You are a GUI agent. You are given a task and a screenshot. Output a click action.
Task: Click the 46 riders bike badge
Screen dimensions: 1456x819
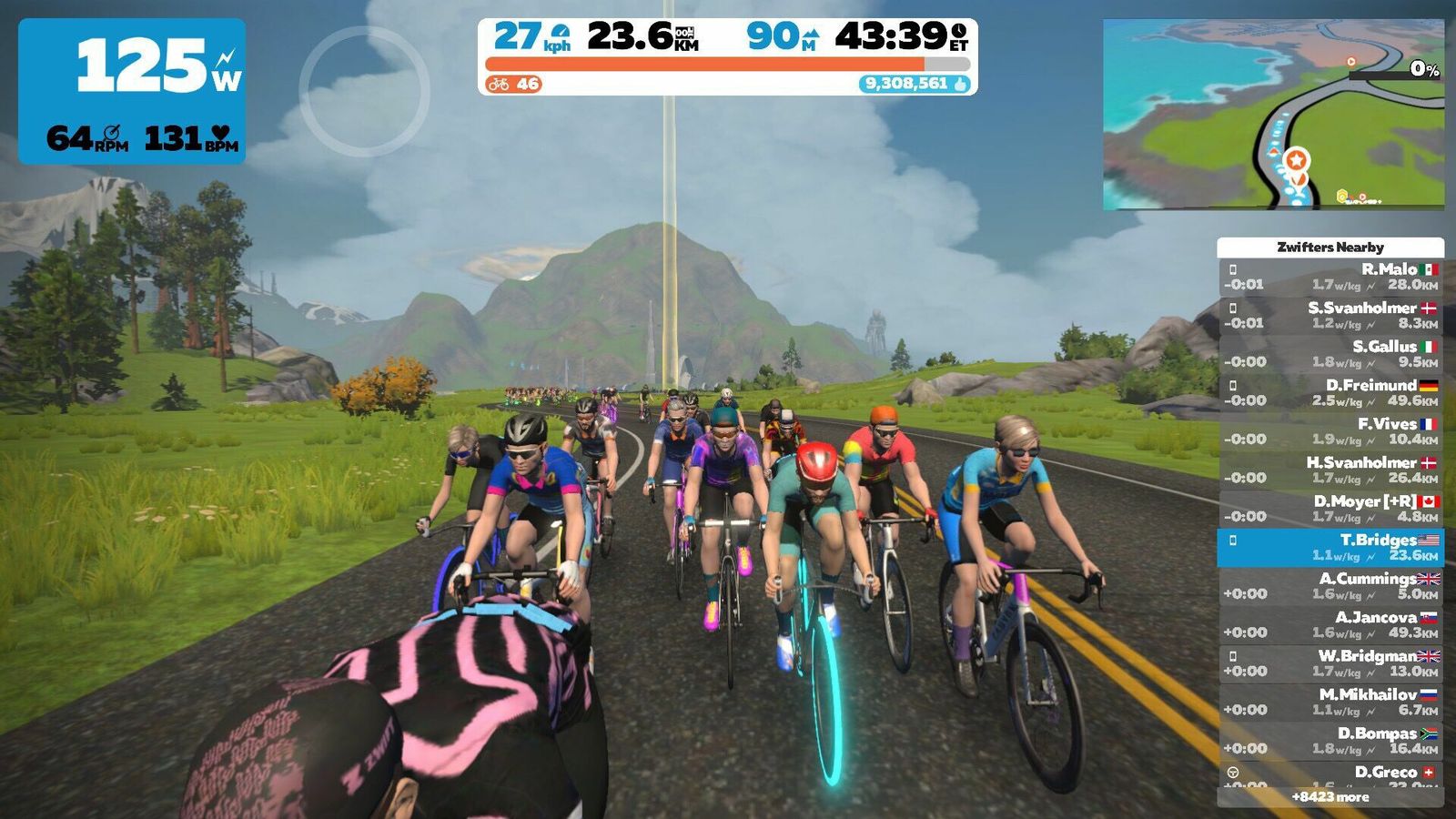point(513,84)
